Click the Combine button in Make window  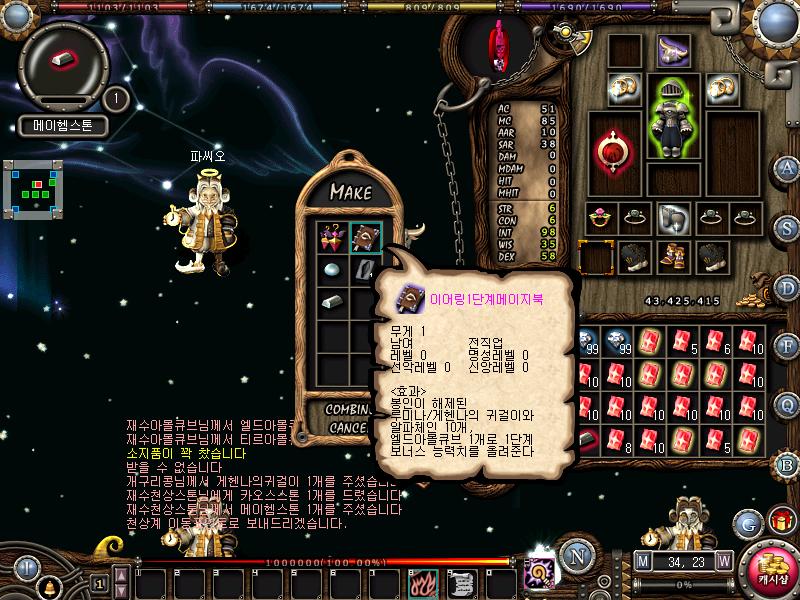[349, 410]
